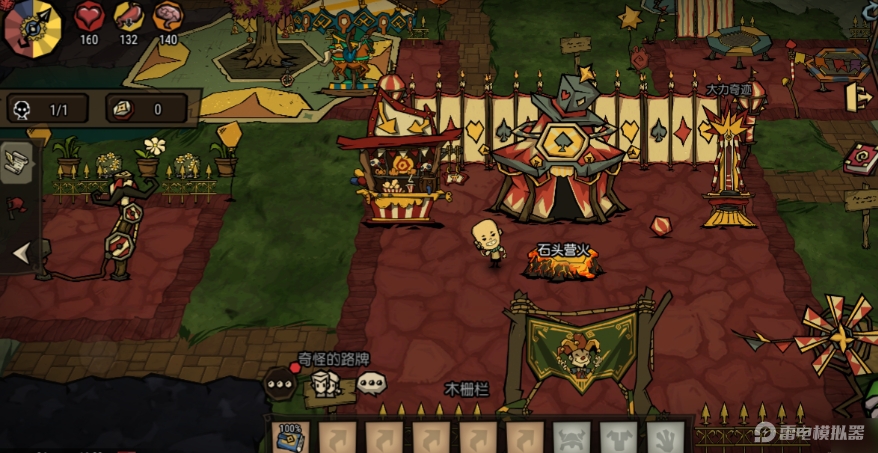The height and width of the screenshot is (453, 878).
Task: Select the red axe crafting tab
Action: pyautogui.click(x=15, y=208)
